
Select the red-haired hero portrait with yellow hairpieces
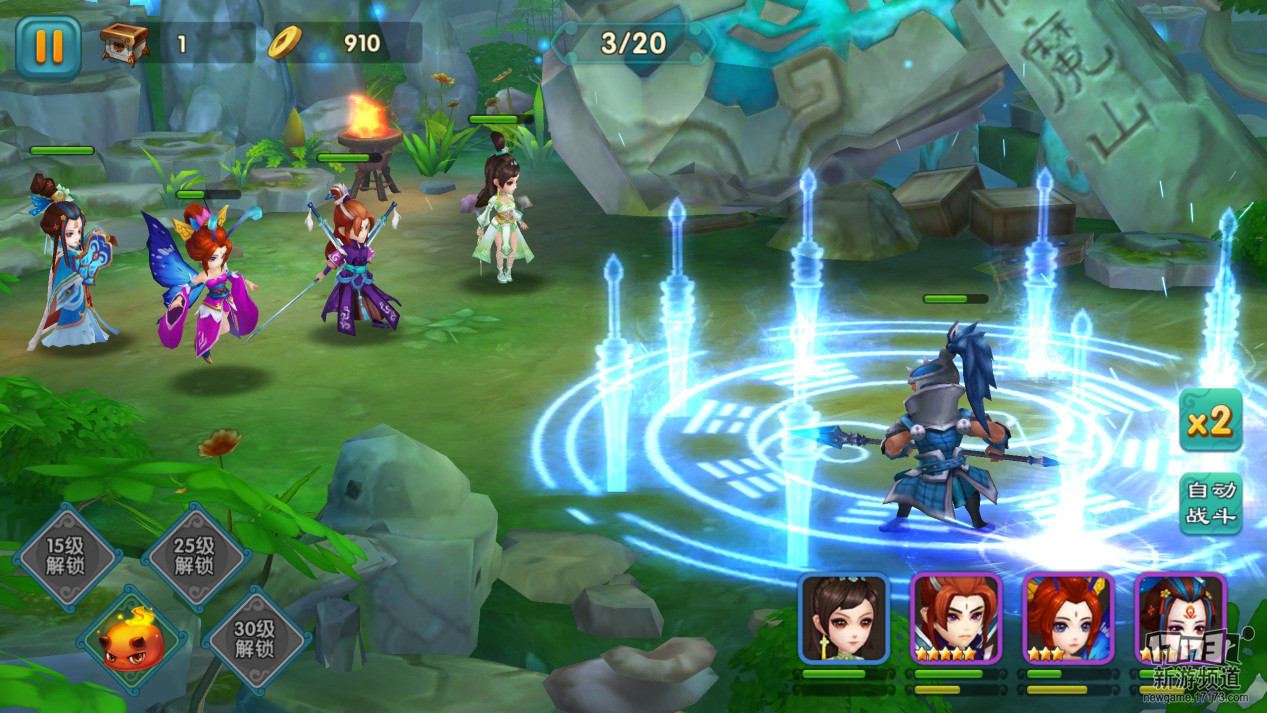(1068, 618)
